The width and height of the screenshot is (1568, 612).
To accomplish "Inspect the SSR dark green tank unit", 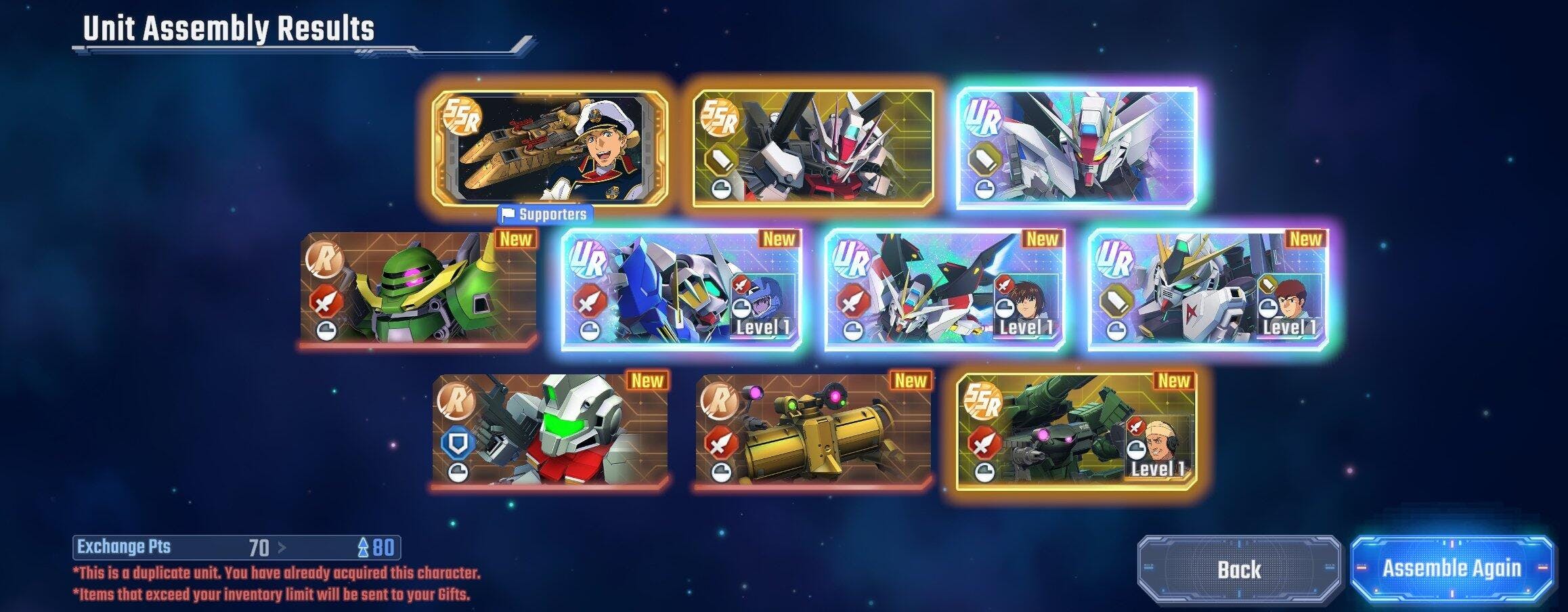I will [x=1076, y=431].
